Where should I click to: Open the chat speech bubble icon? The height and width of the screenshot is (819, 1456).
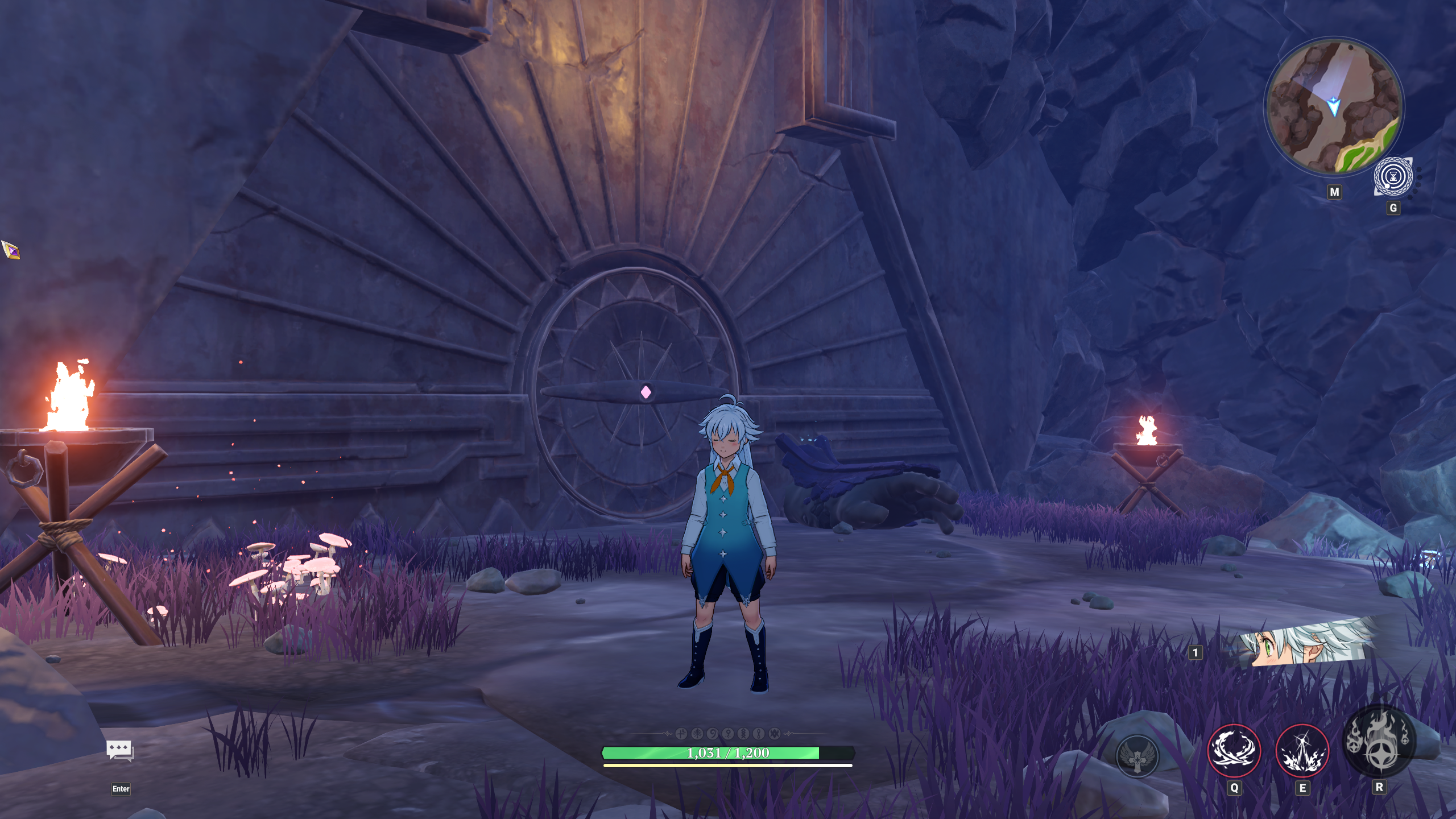119,751
